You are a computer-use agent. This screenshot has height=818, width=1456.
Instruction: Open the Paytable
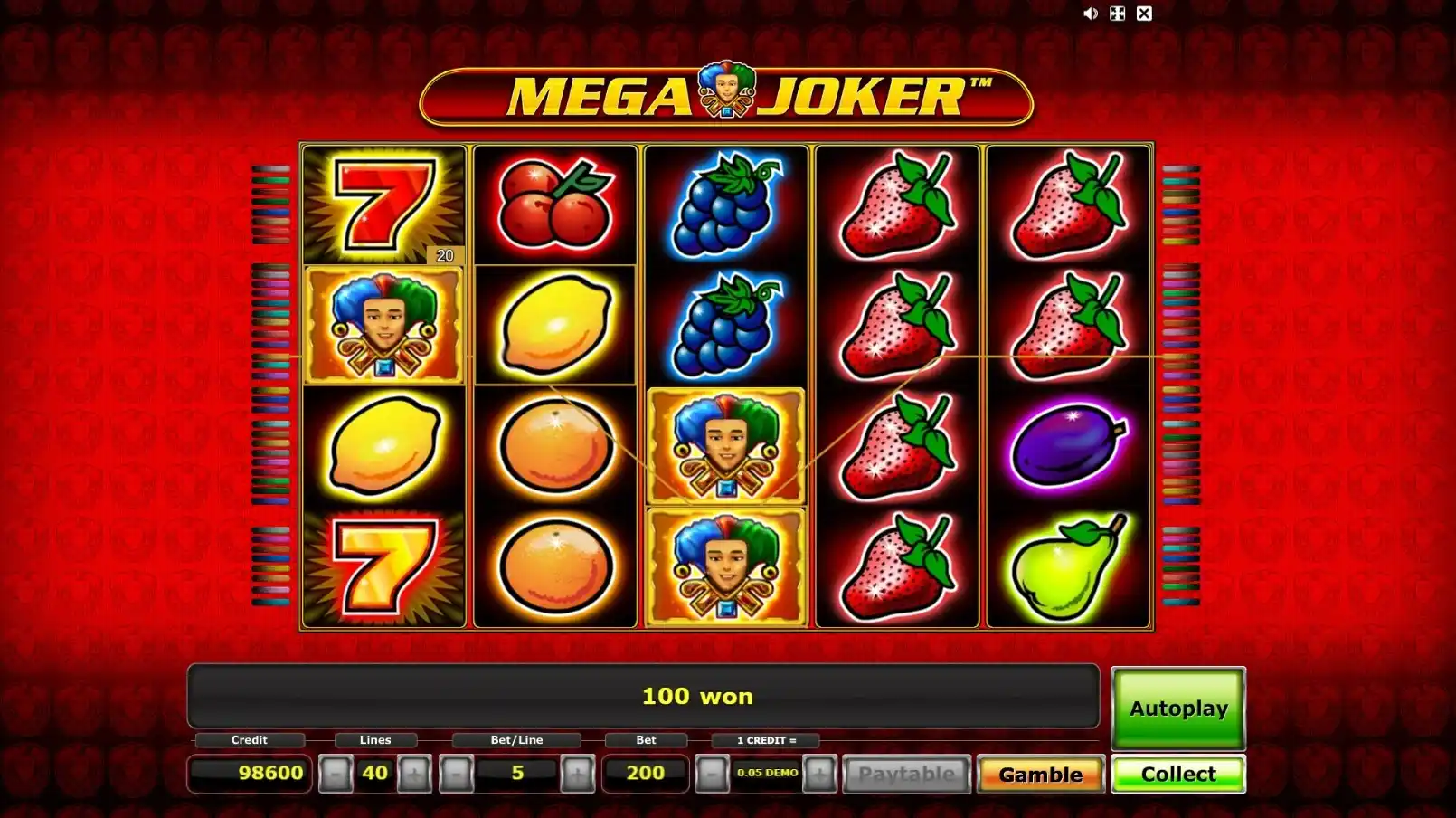pos(906,775)
